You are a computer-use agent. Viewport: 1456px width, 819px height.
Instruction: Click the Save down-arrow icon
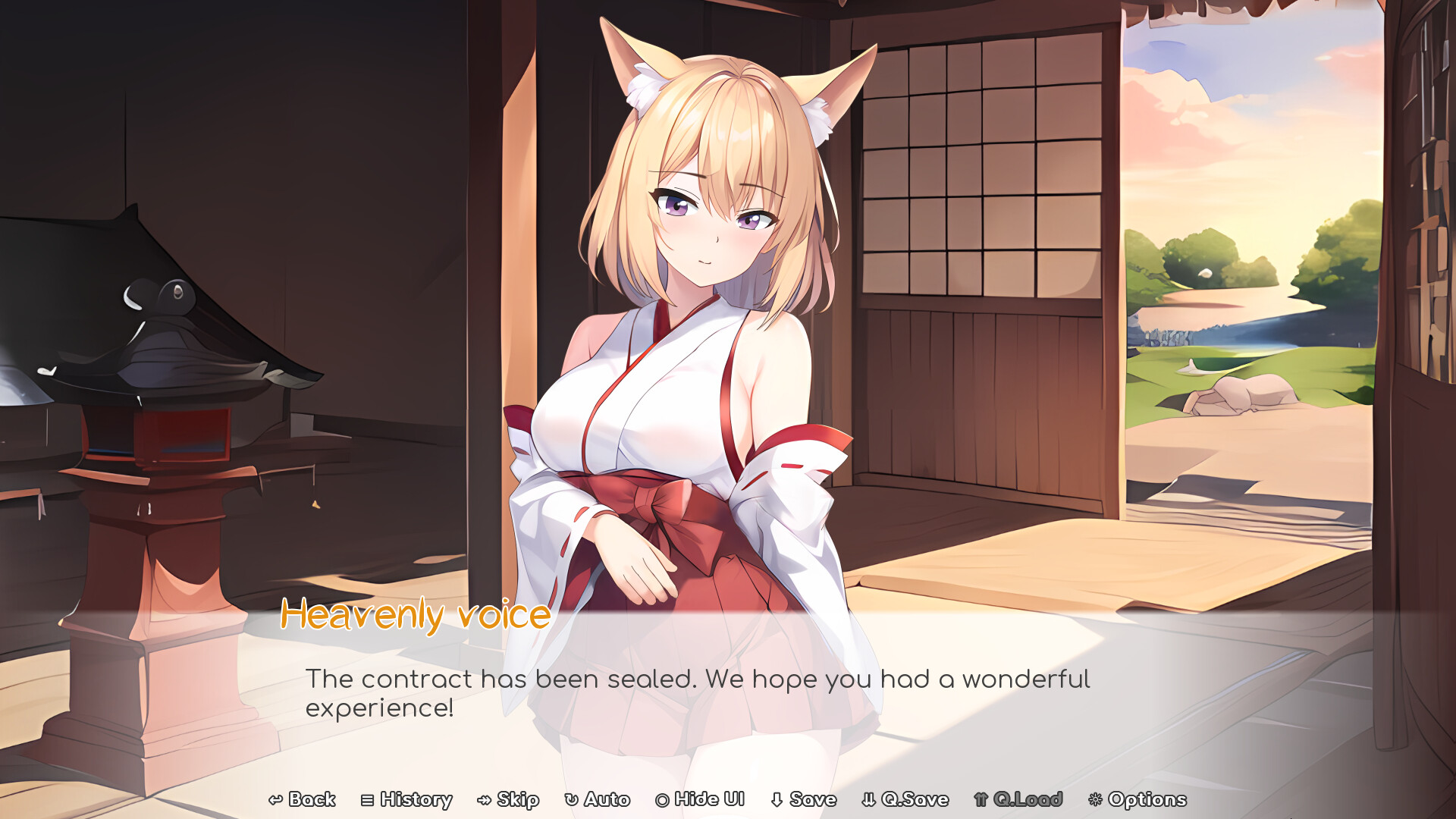[x=777, y=799]
